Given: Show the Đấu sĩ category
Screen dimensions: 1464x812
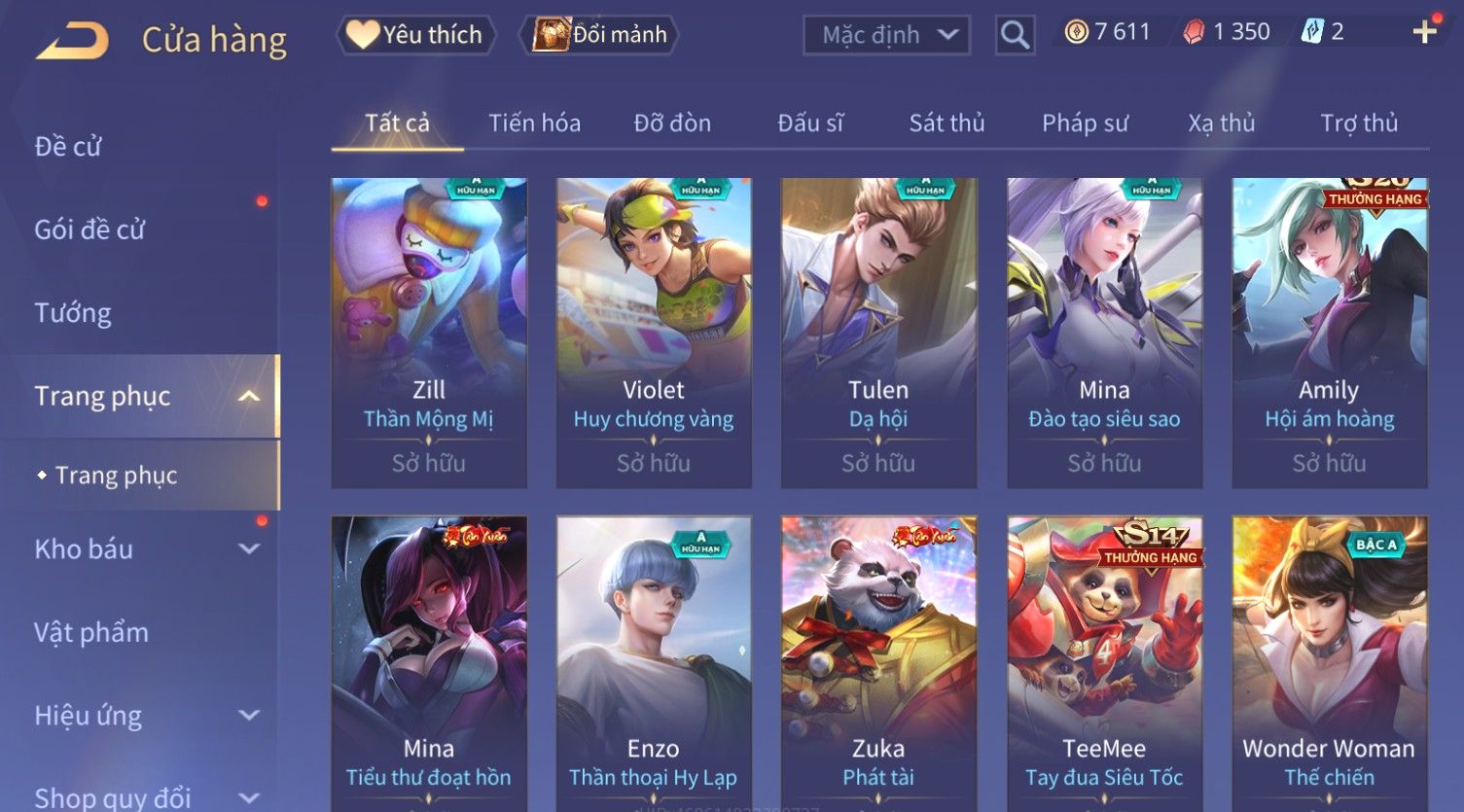Looking at the screenshot, I should coord(810,124).
